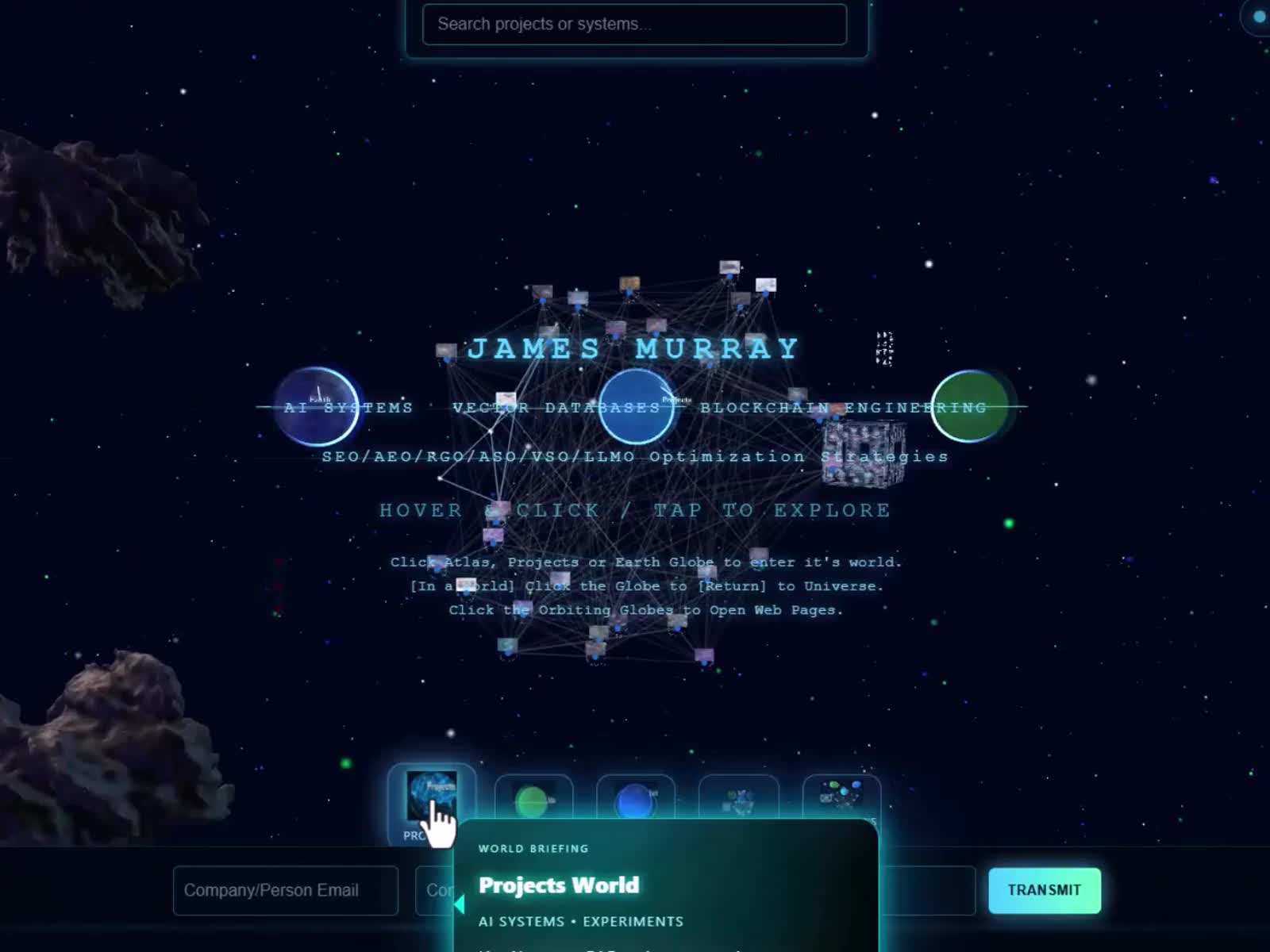Image resolution: width=1270 pixels, height=952 pixels.
Task: Enter the central Projects globe
Action: click(x=637, y=406)
